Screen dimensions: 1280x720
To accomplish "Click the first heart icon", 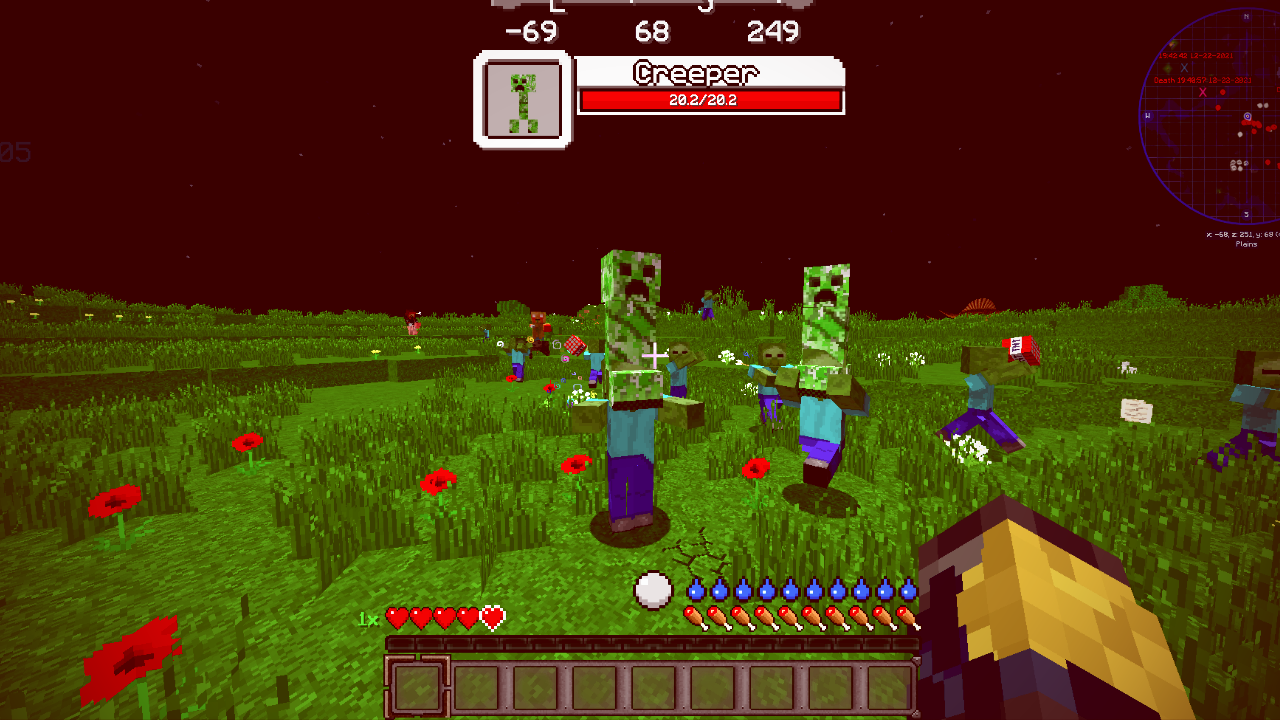I will [395, 617].
